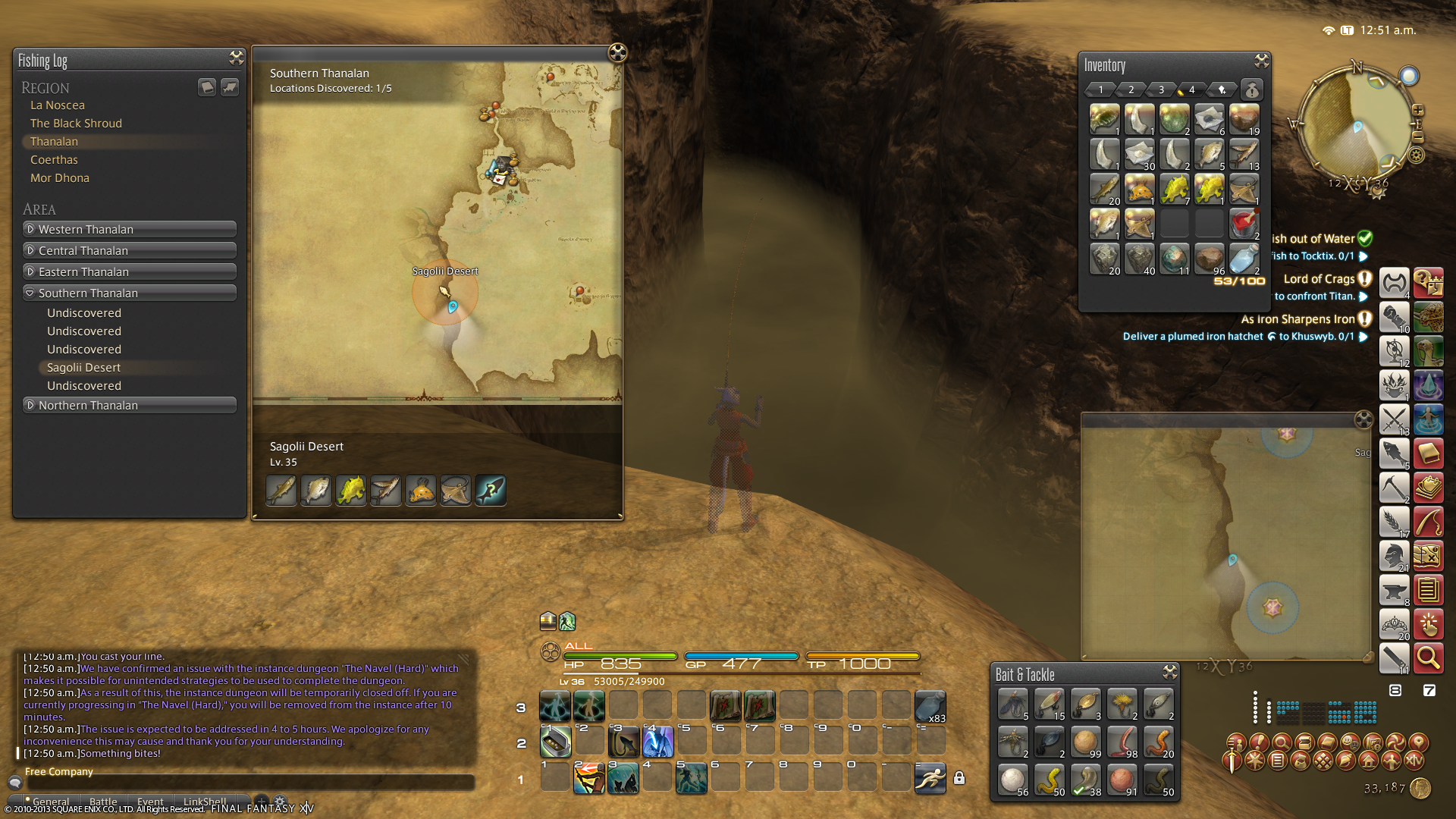Open the Mor Dhona region
This screenshot has height=819, width=1456.
click(60, 178)
